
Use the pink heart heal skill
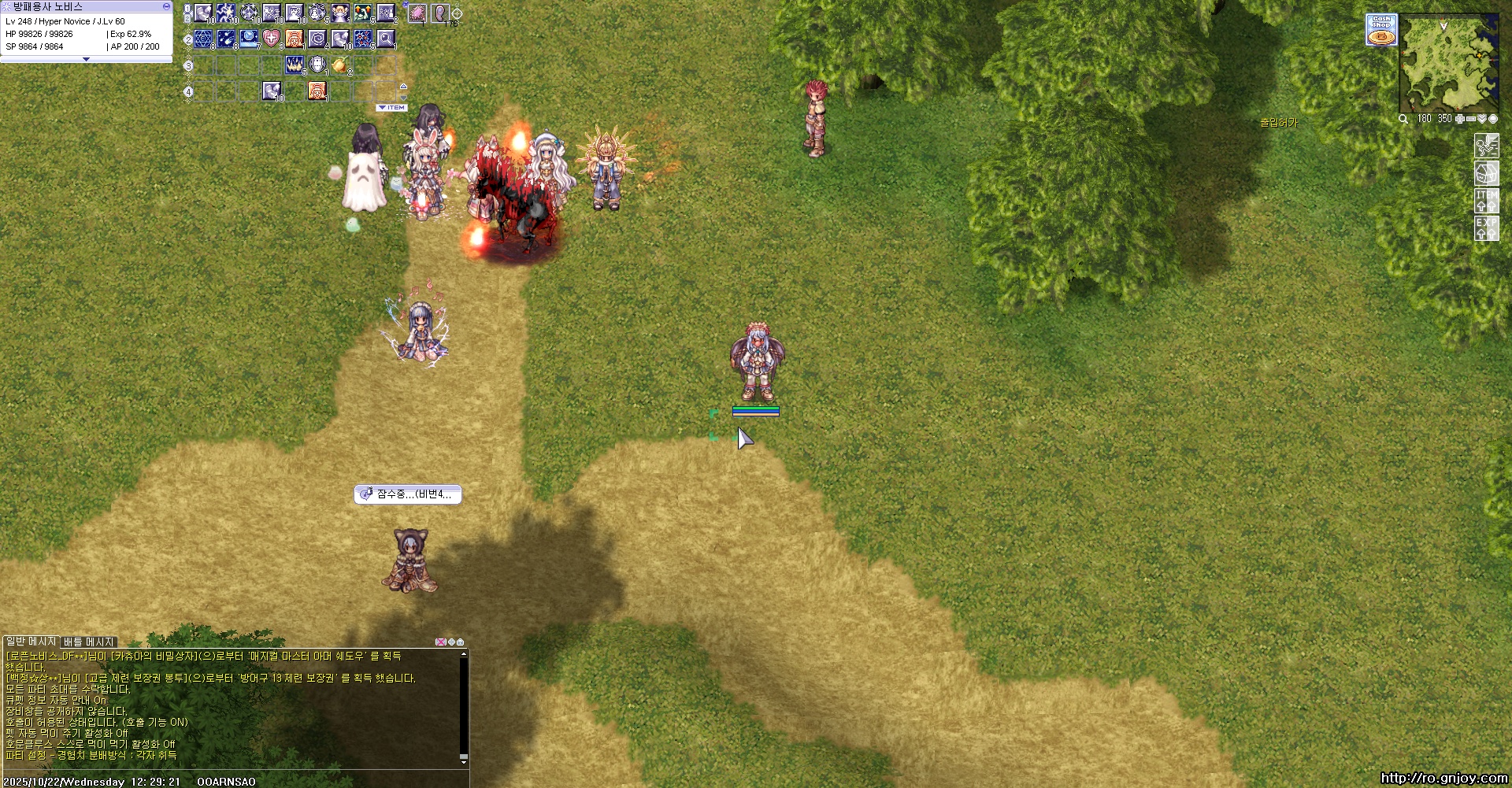tap(271, 38)
